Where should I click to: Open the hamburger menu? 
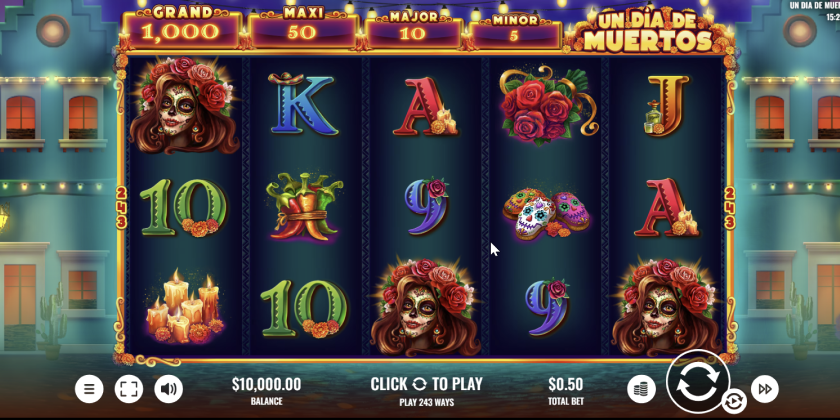[x=89, y=389]
